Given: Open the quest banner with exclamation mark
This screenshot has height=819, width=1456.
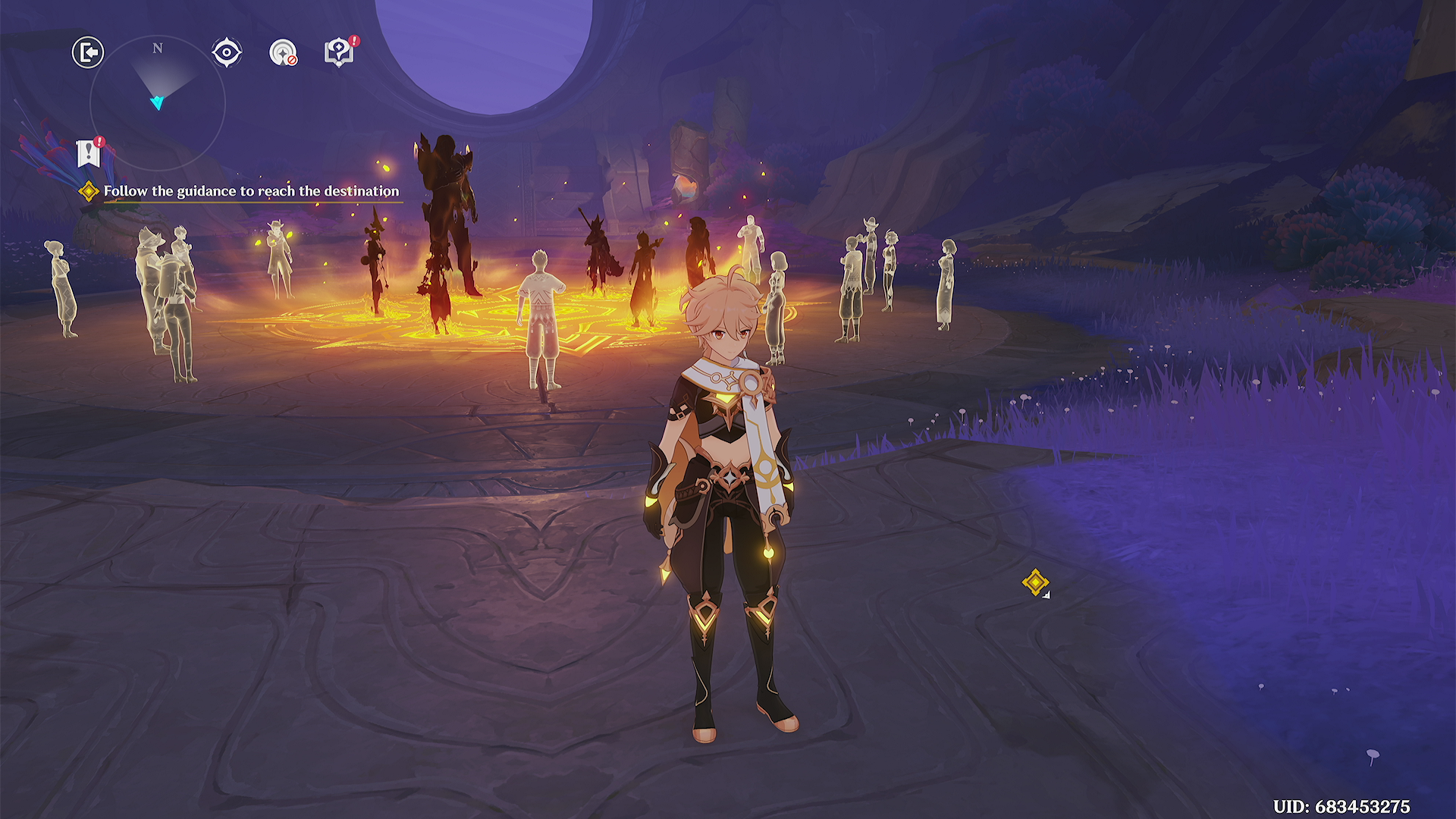Looking at the screenshot, I should tap(89, 153).
